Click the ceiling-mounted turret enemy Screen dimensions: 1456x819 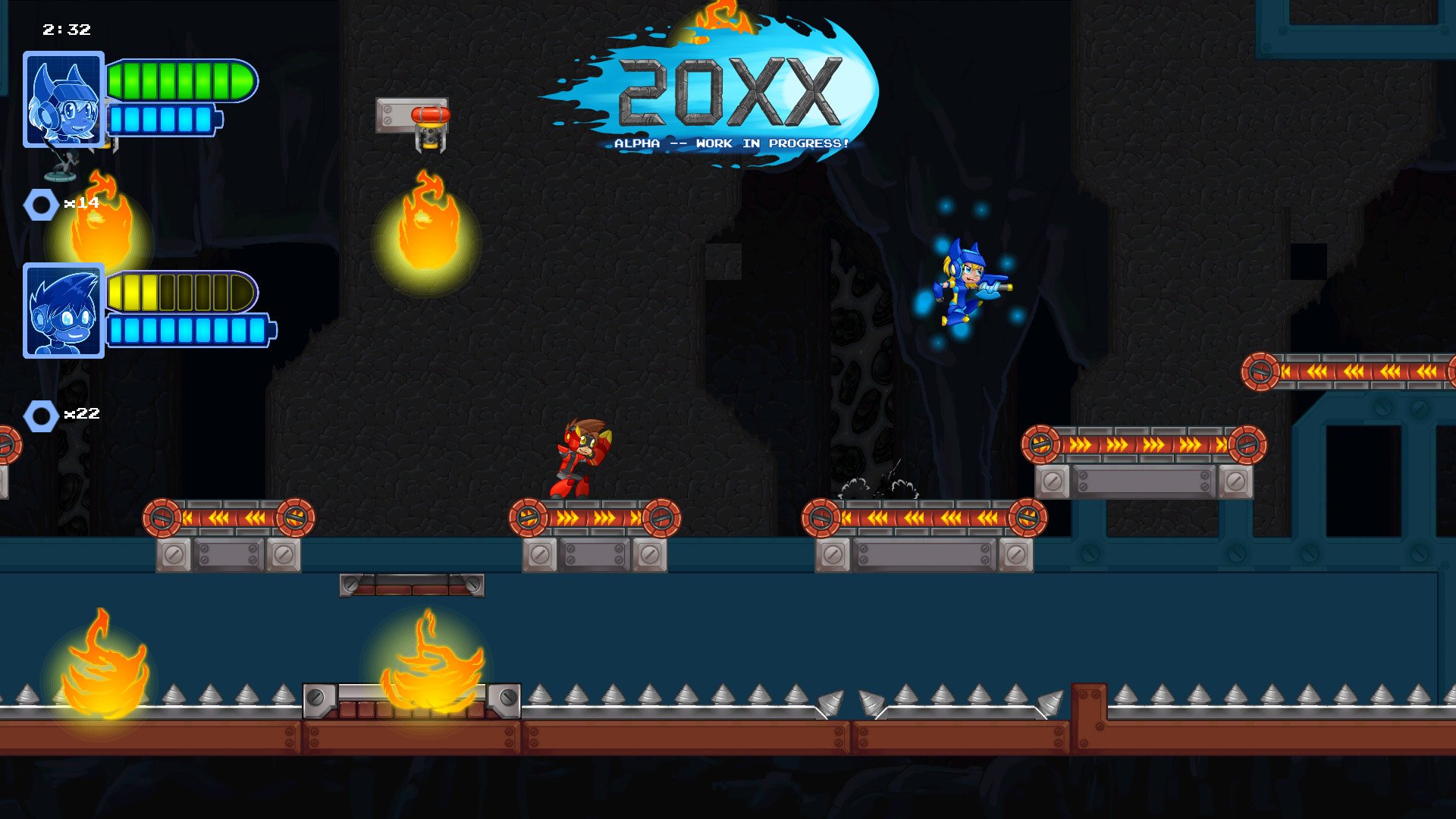[428, 125]
